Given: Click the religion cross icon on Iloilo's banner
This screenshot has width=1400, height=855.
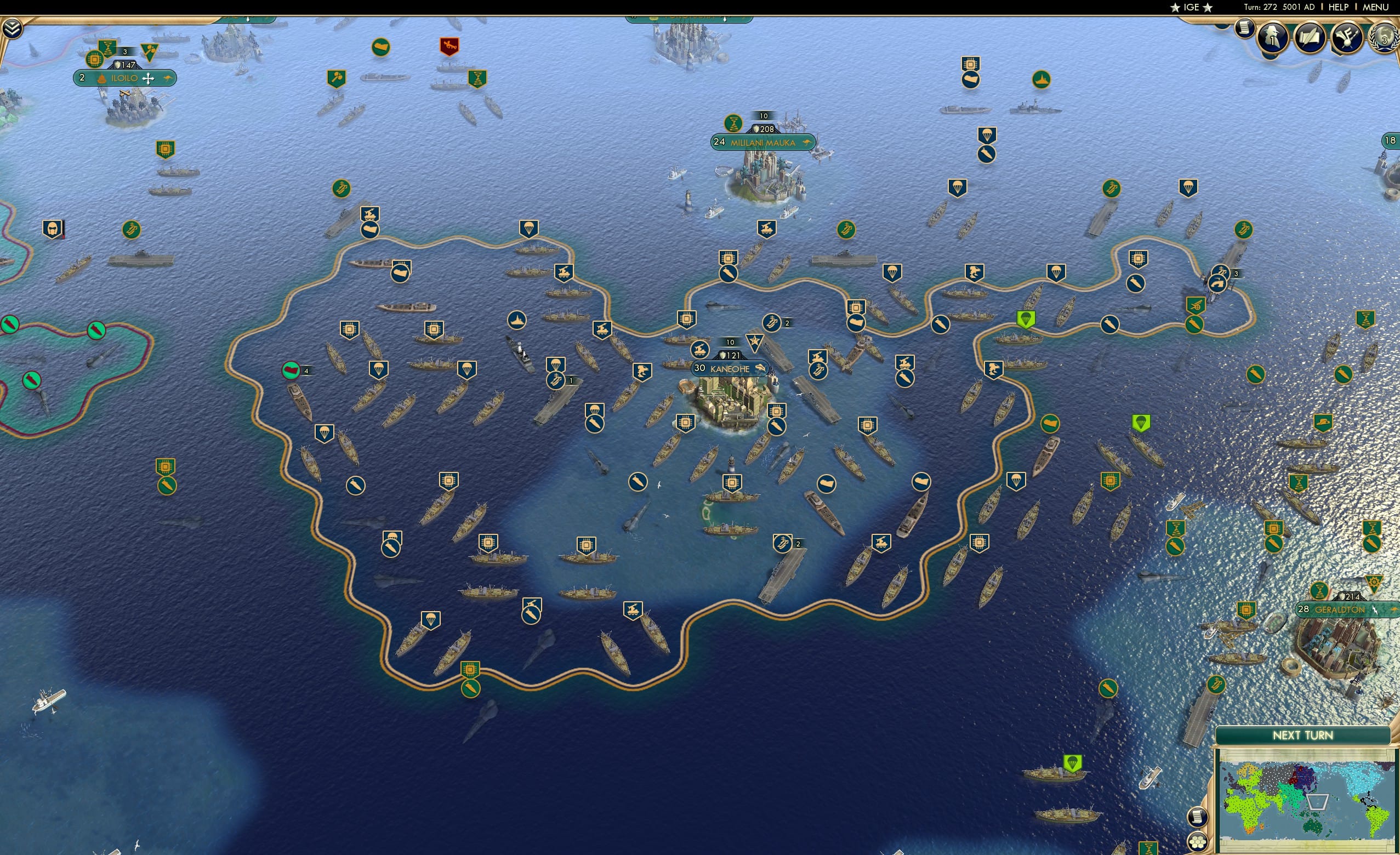Looking at the screenshot, I should [149, 78].
